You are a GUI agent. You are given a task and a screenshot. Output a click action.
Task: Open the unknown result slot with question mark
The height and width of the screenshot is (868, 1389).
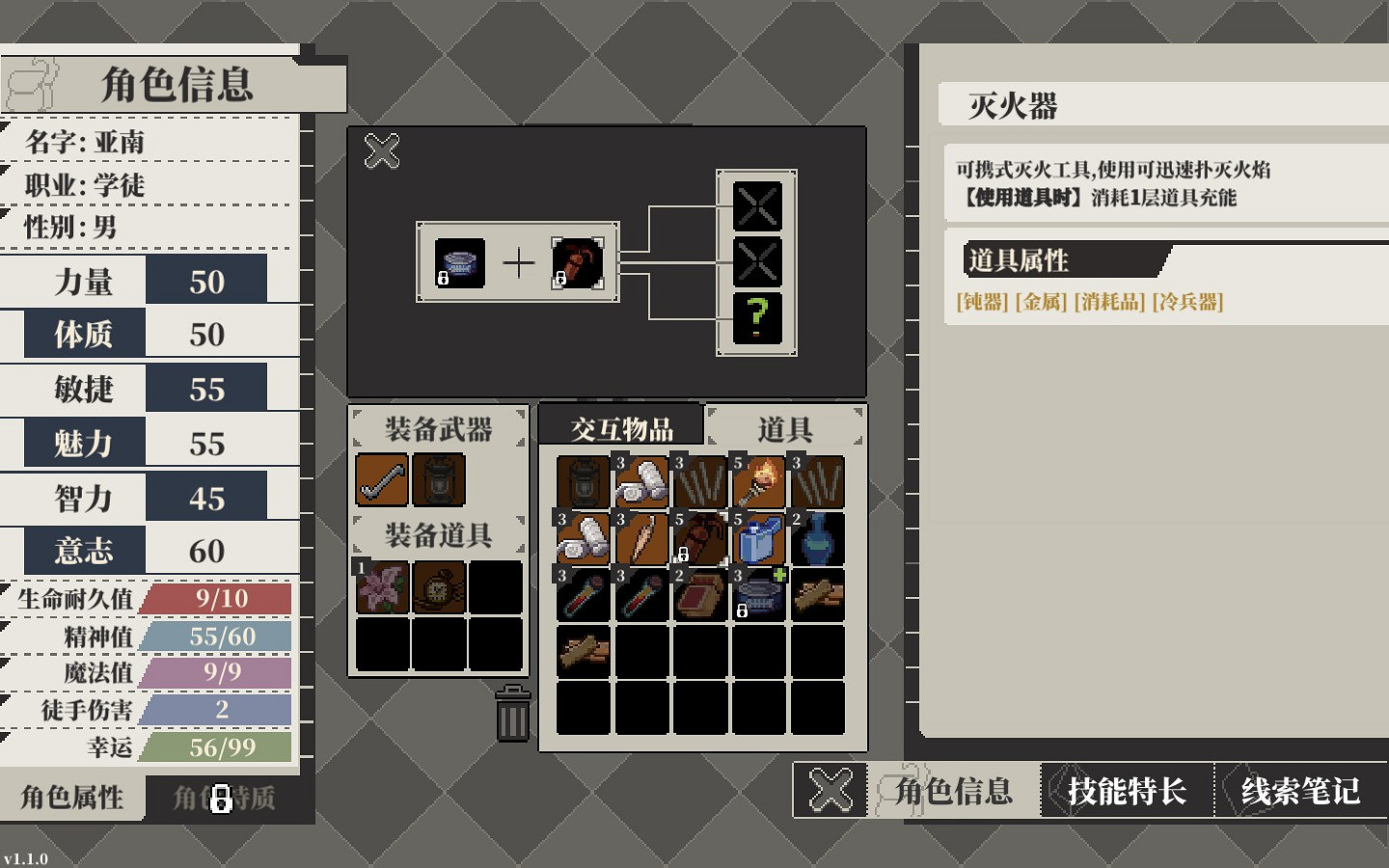757,315
